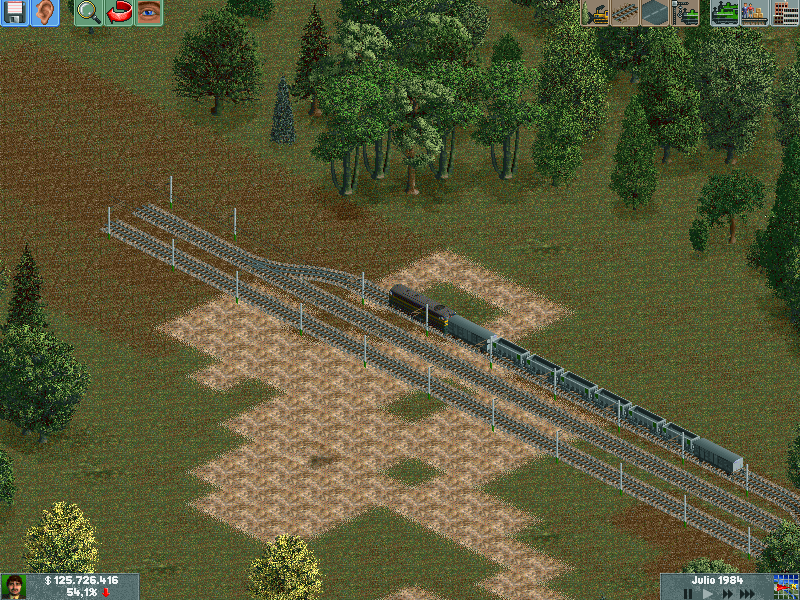Select the railway track construction tool

pyautogui.click(x=625, y=13)
